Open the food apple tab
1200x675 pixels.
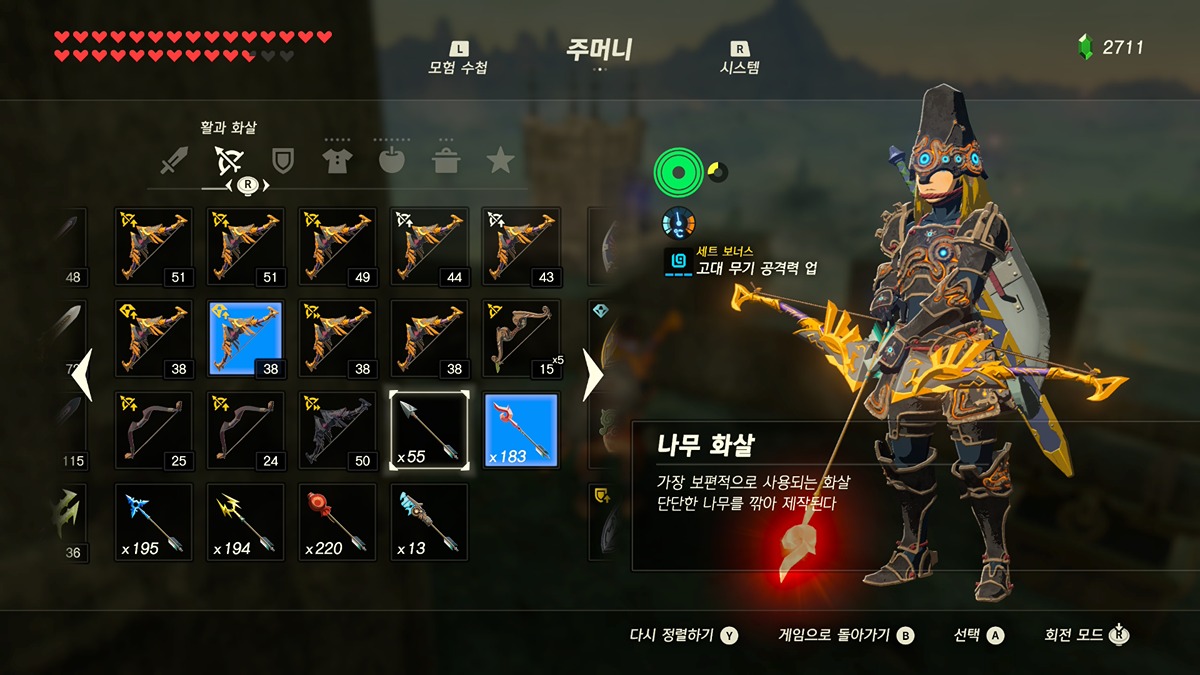[x=392, y=160]
